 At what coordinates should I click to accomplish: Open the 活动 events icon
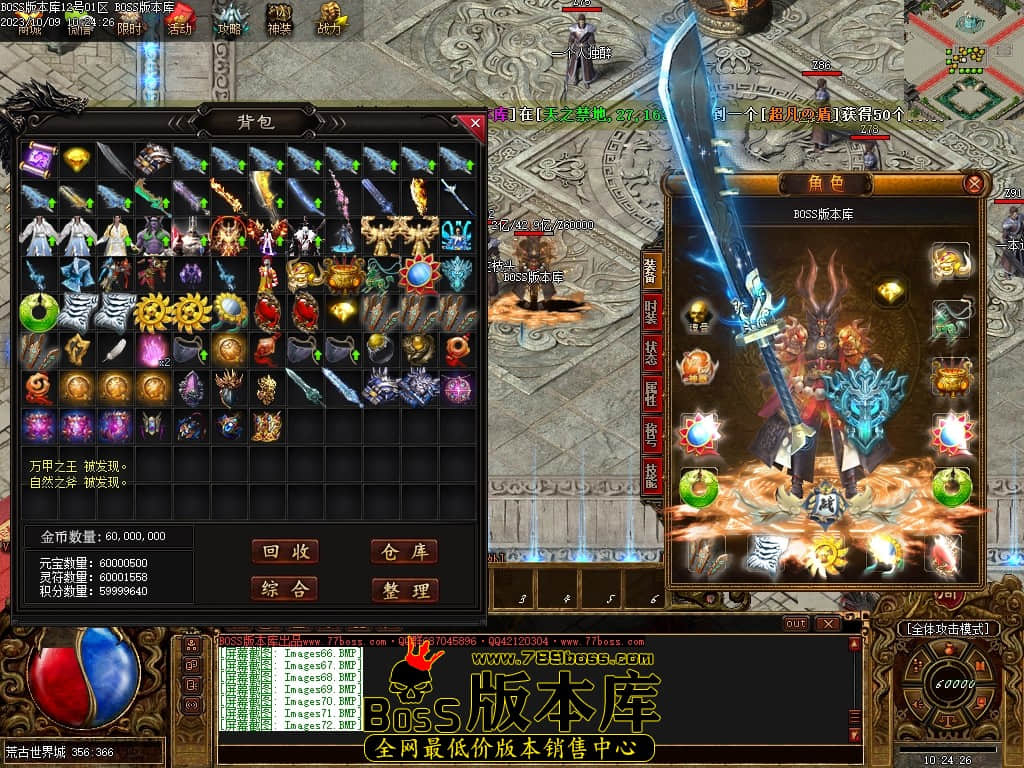click(x=180, y=19)
